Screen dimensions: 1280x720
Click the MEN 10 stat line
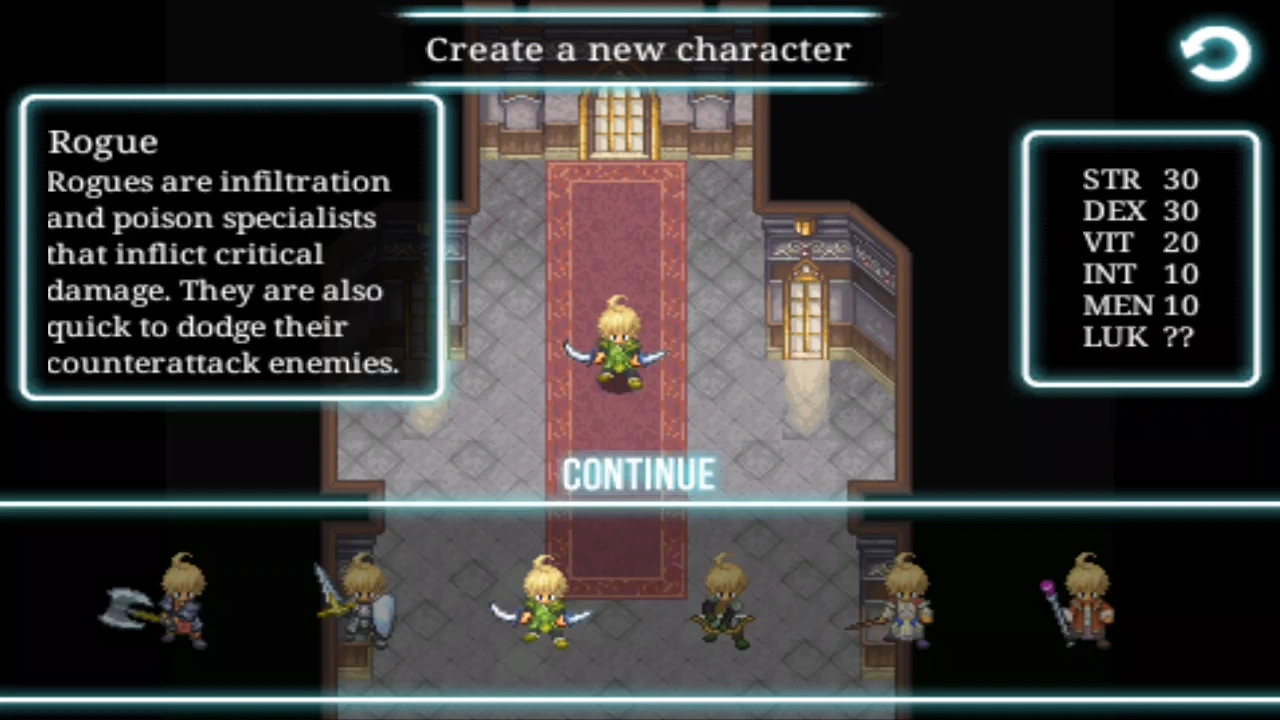1140,306
